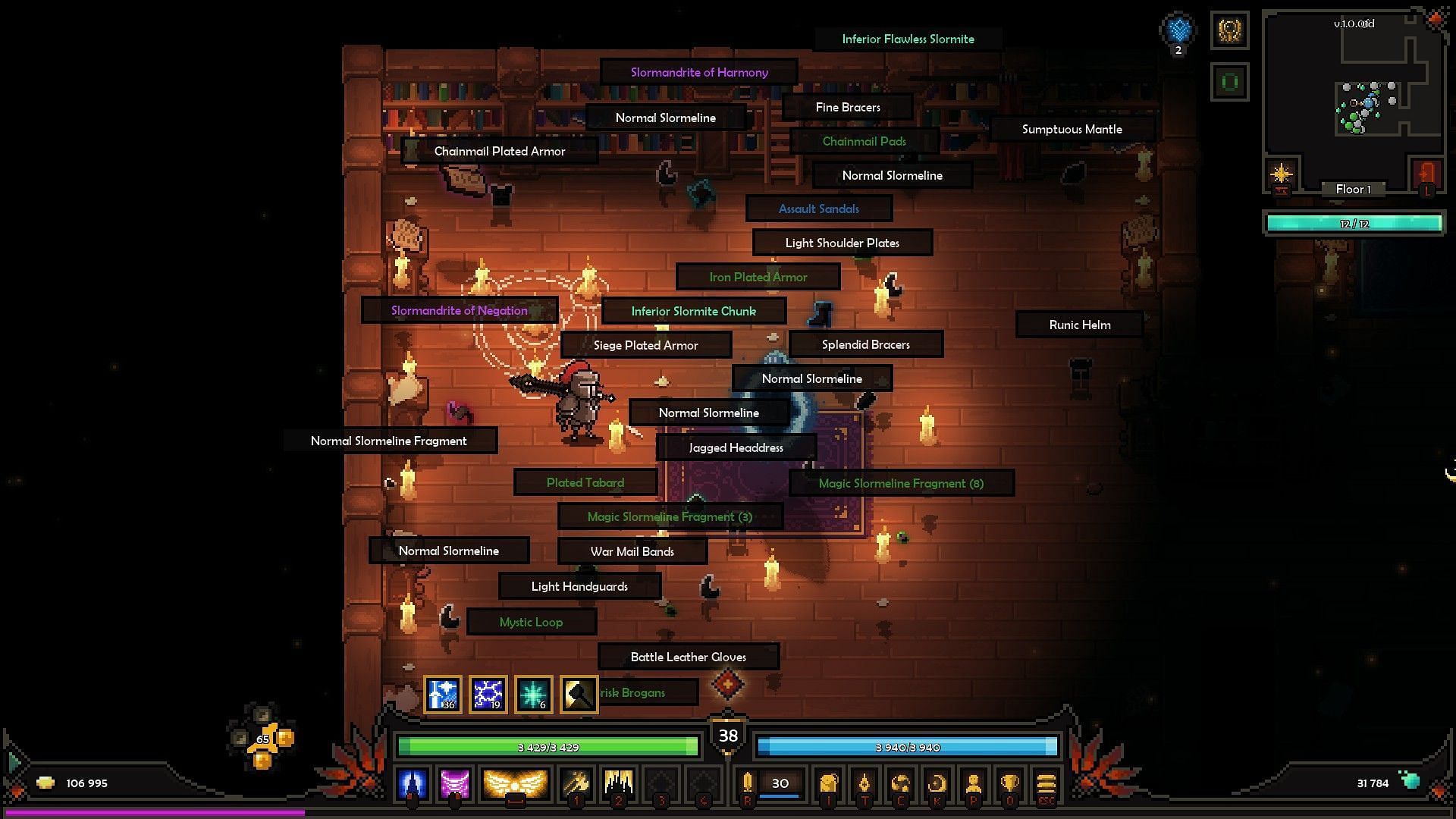Open the inventory bag icon
This screenshot has width=1456, height=819.
(828, 783)
